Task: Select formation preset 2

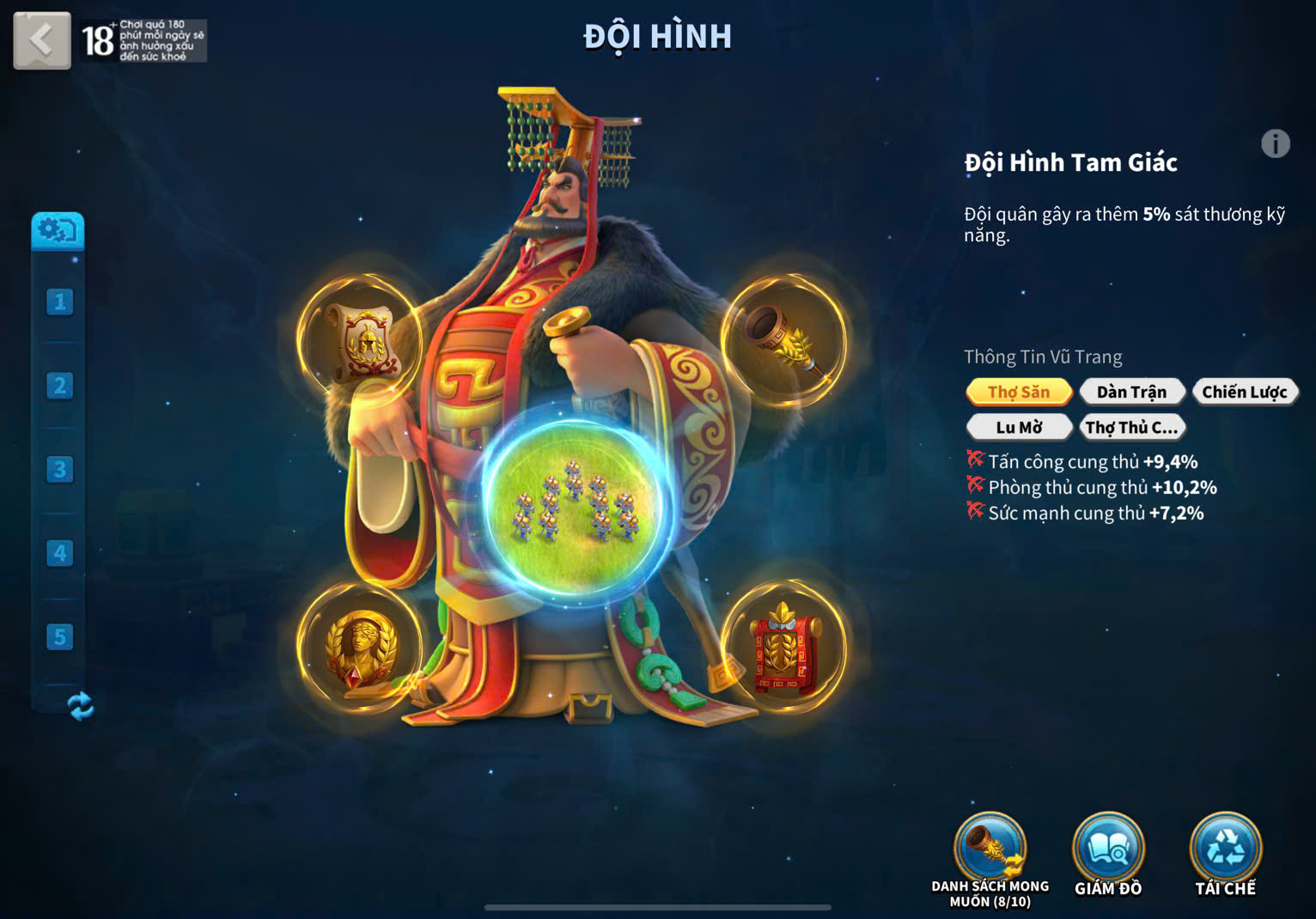Action: click(x=59, y=386)
